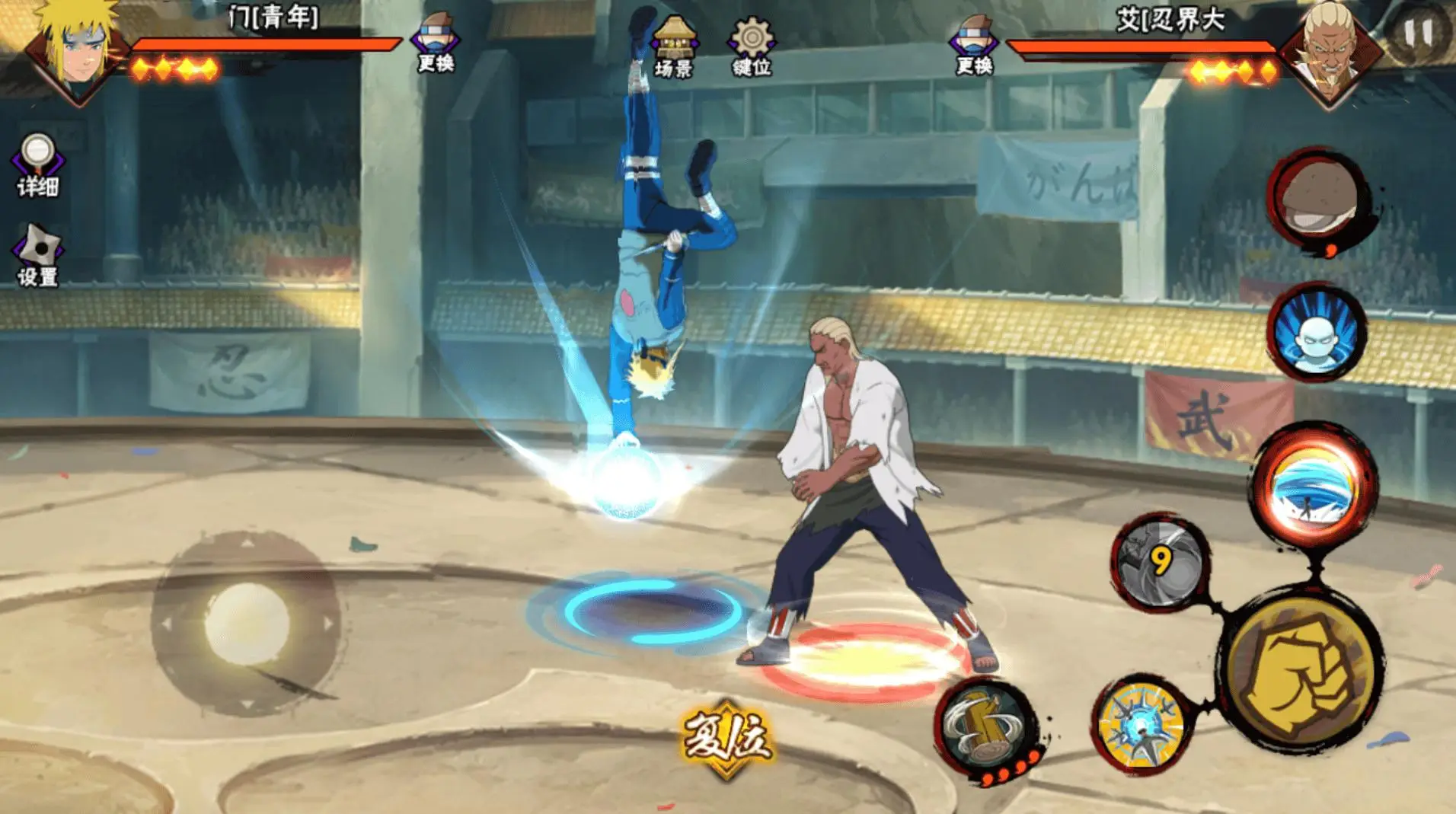Select the opponent's portrait in the corner

[1330, 52]
